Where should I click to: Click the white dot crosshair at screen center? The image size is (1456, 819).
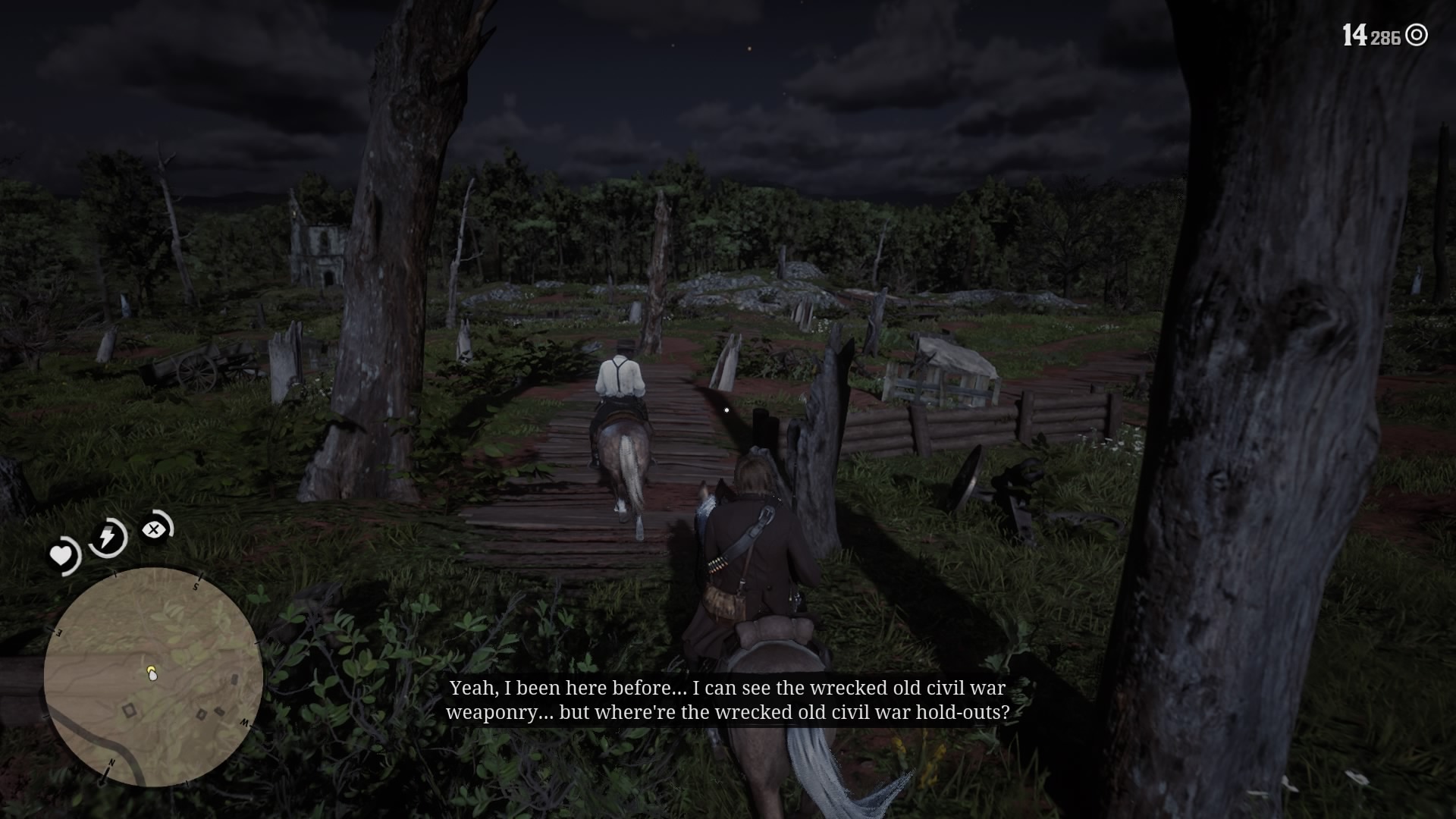click(727, 409)
